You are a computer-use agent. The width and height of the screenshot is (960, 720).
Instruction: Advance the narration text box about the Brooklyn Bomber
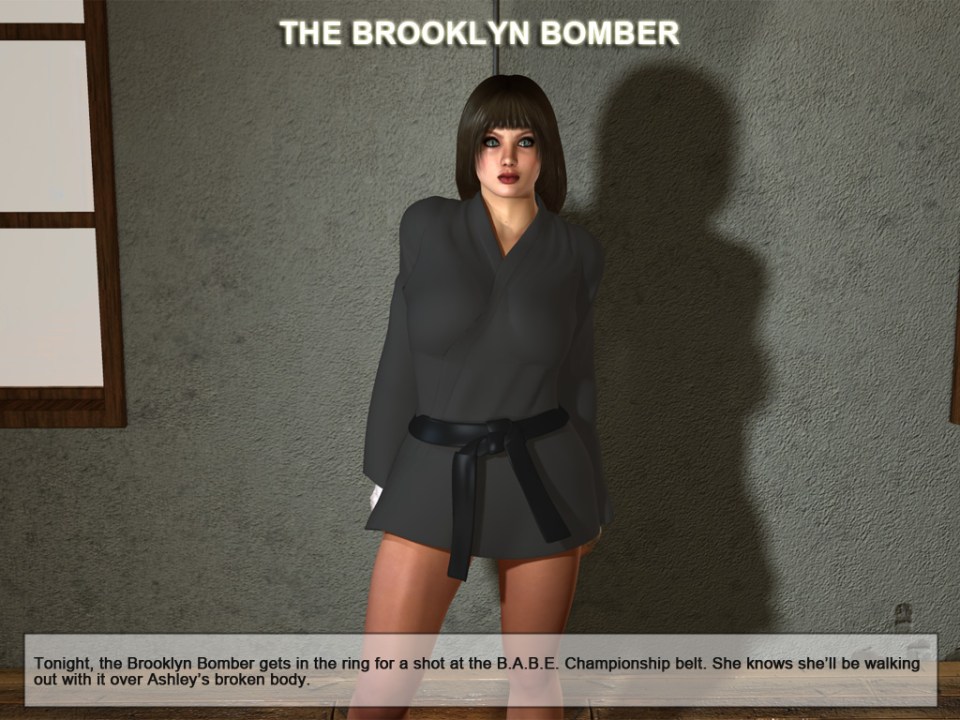[480, 670]
